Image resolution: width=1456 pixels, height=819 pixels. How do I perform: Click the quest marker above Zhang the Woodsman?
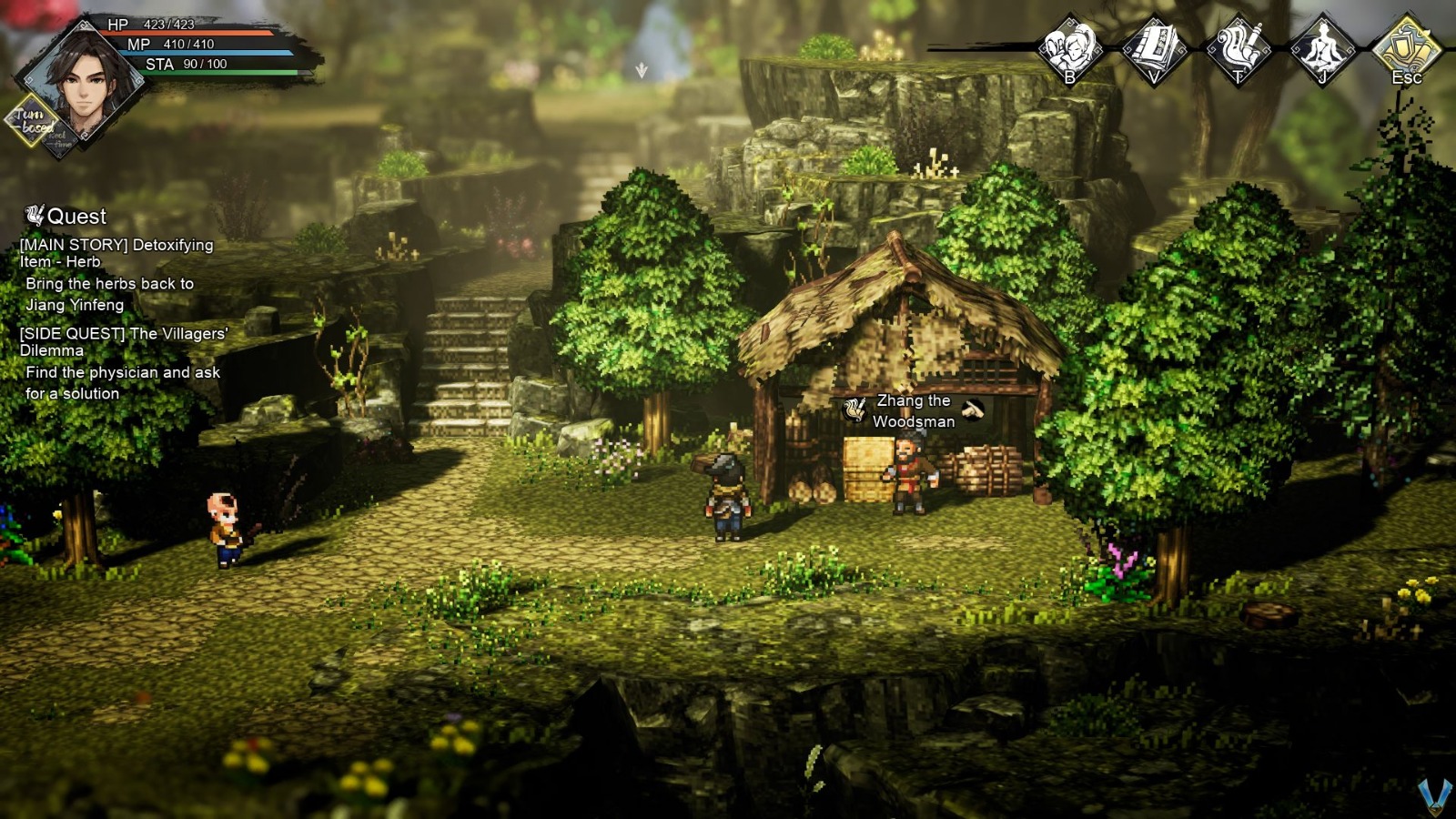click(x=854, y=410)
